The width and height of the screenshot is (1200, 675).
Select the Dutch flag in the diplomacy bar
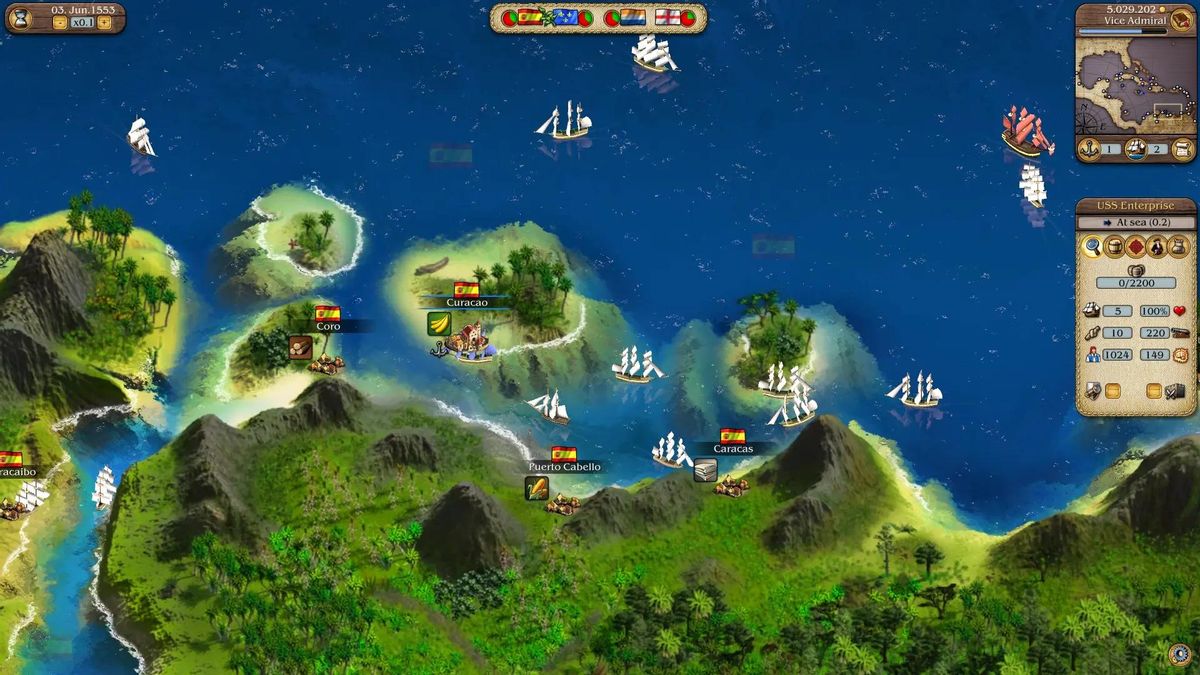(x=632, y=17)
